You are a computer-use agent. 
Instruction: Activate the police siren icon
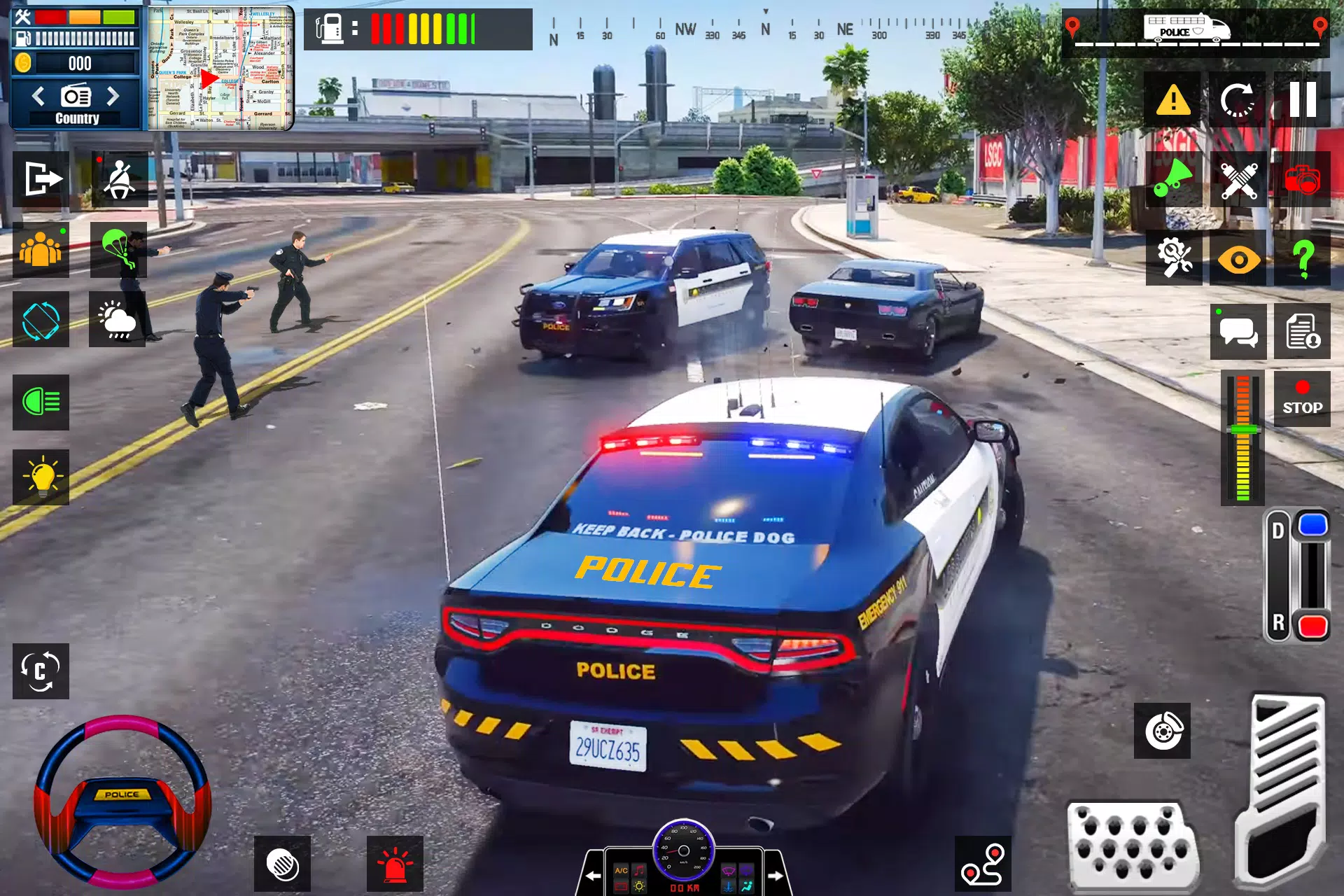click(x=395, y=864)
